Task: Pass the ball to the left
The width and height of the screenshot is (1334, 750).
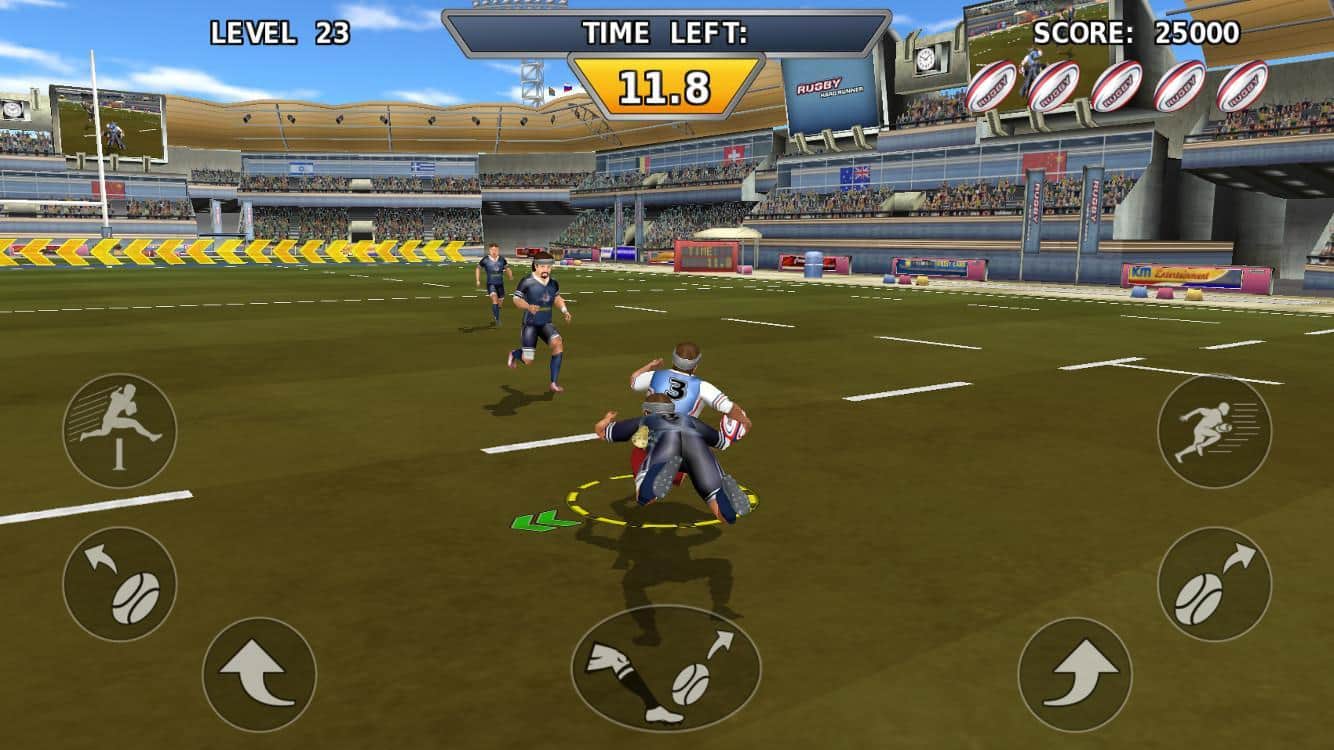Action: (x=120, y=584)
